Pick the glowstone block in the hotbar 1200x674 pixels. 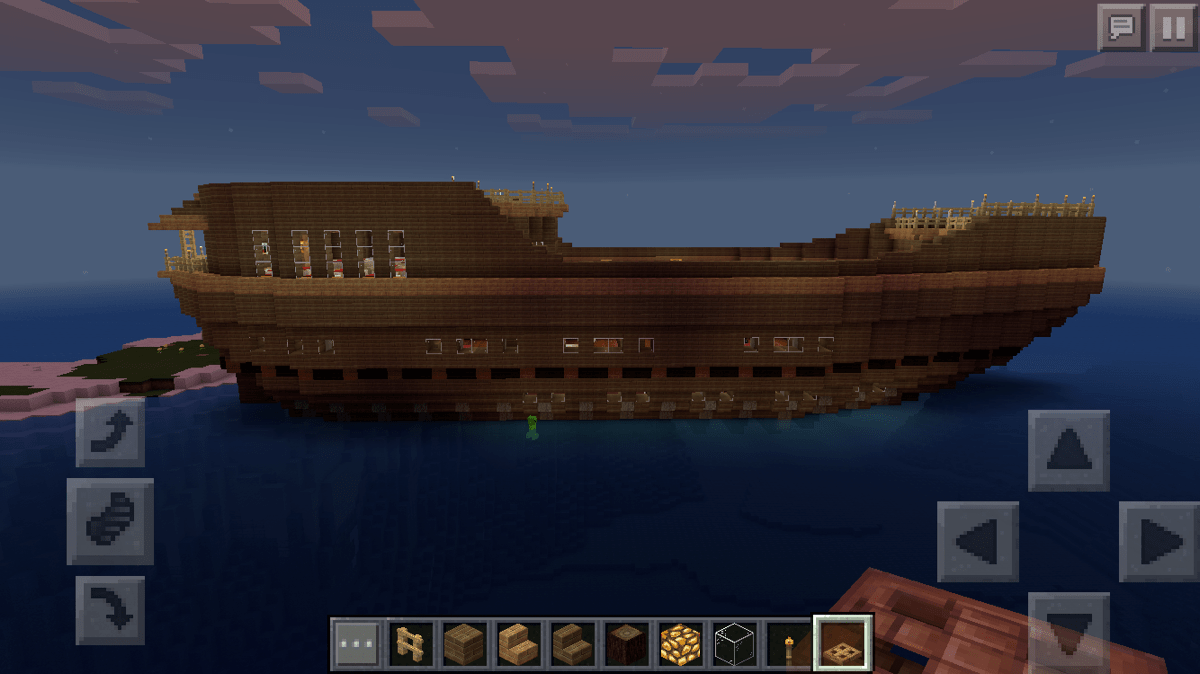pyautogui.click(x=681, y=644)
